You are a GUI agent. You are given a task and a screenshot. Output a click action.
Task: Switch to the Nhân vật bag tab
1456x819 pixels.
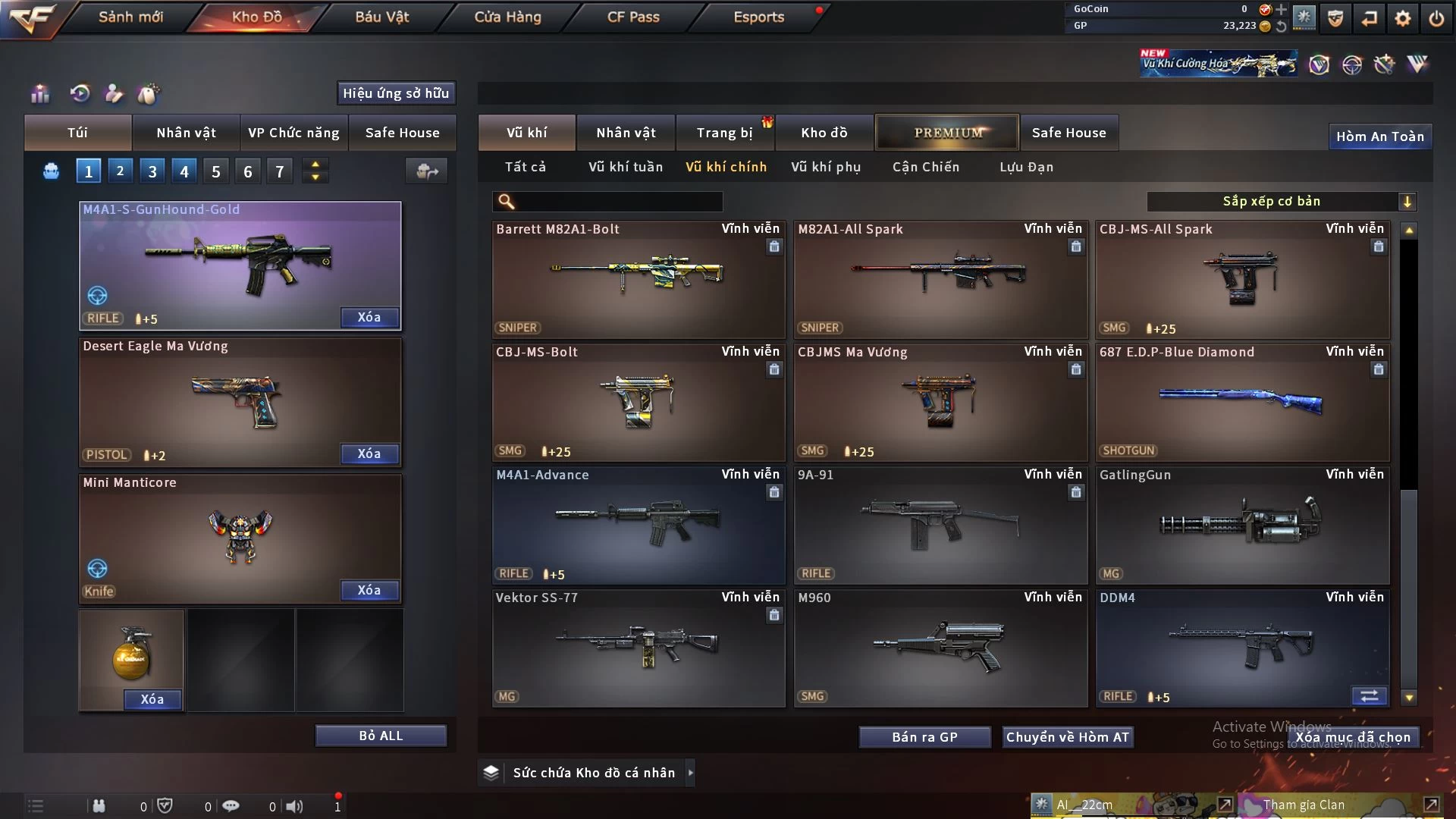pos(186,133)
